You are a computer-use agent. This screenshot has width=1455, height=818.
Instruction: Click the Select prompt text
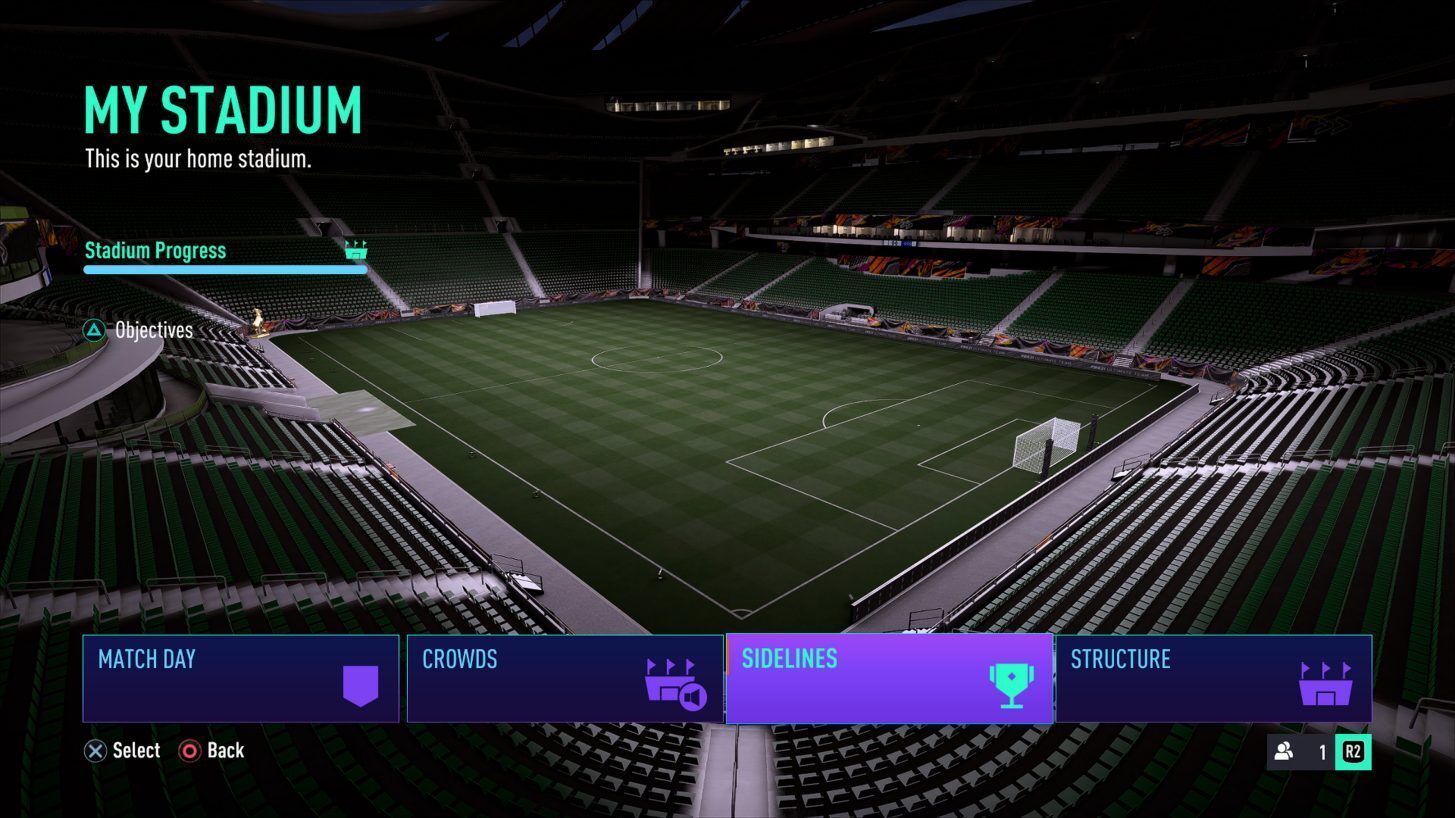(136, 750)
